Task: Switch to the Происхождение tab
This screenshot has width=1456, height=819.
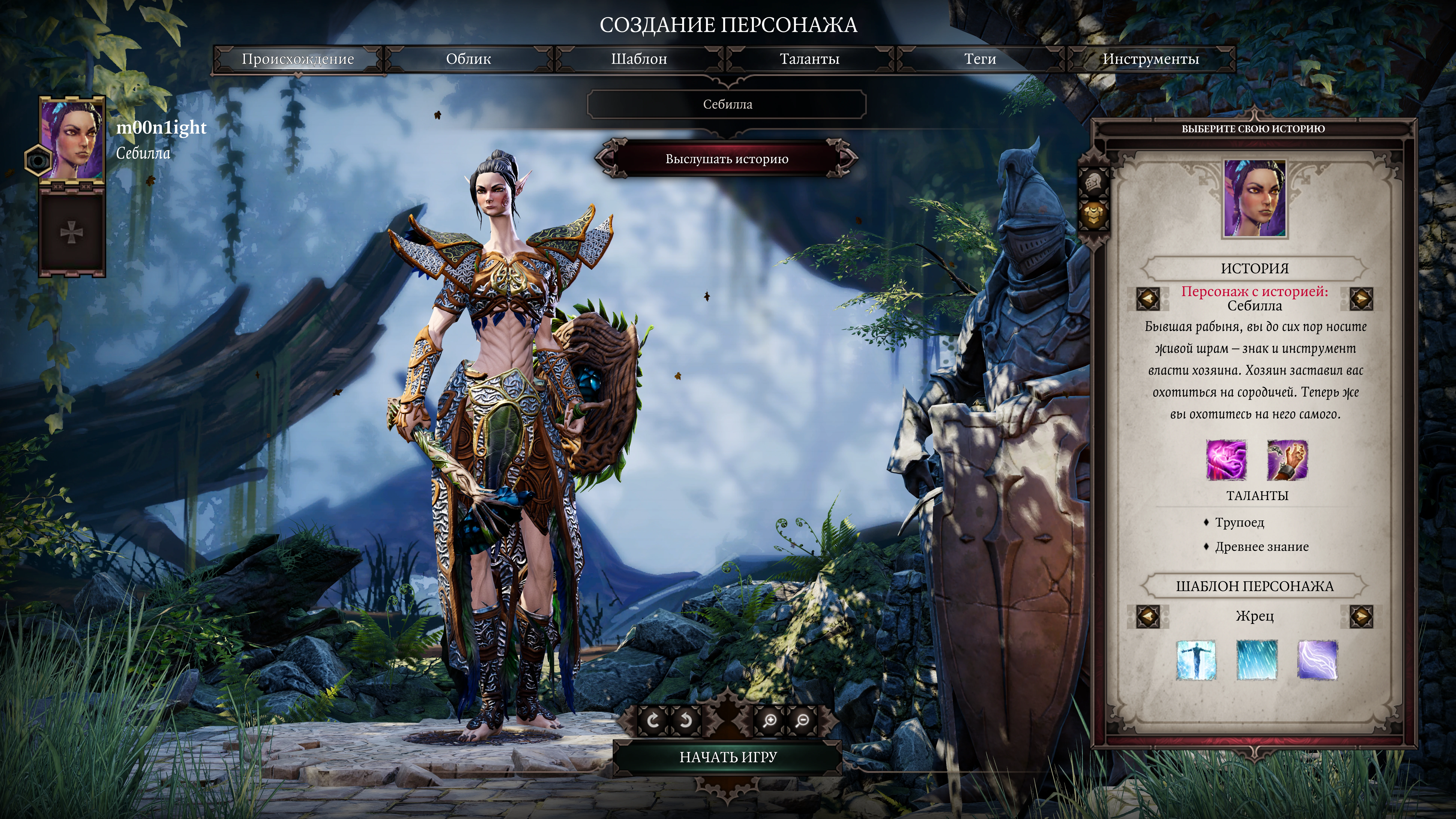Action: point(298,59)
